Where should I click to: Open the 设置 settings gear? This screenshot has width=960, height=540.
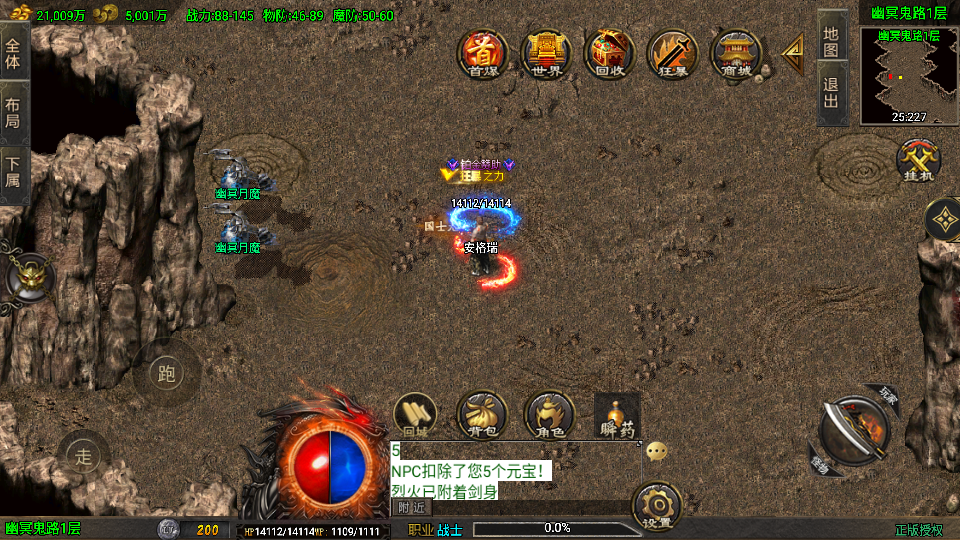point(657,506)
